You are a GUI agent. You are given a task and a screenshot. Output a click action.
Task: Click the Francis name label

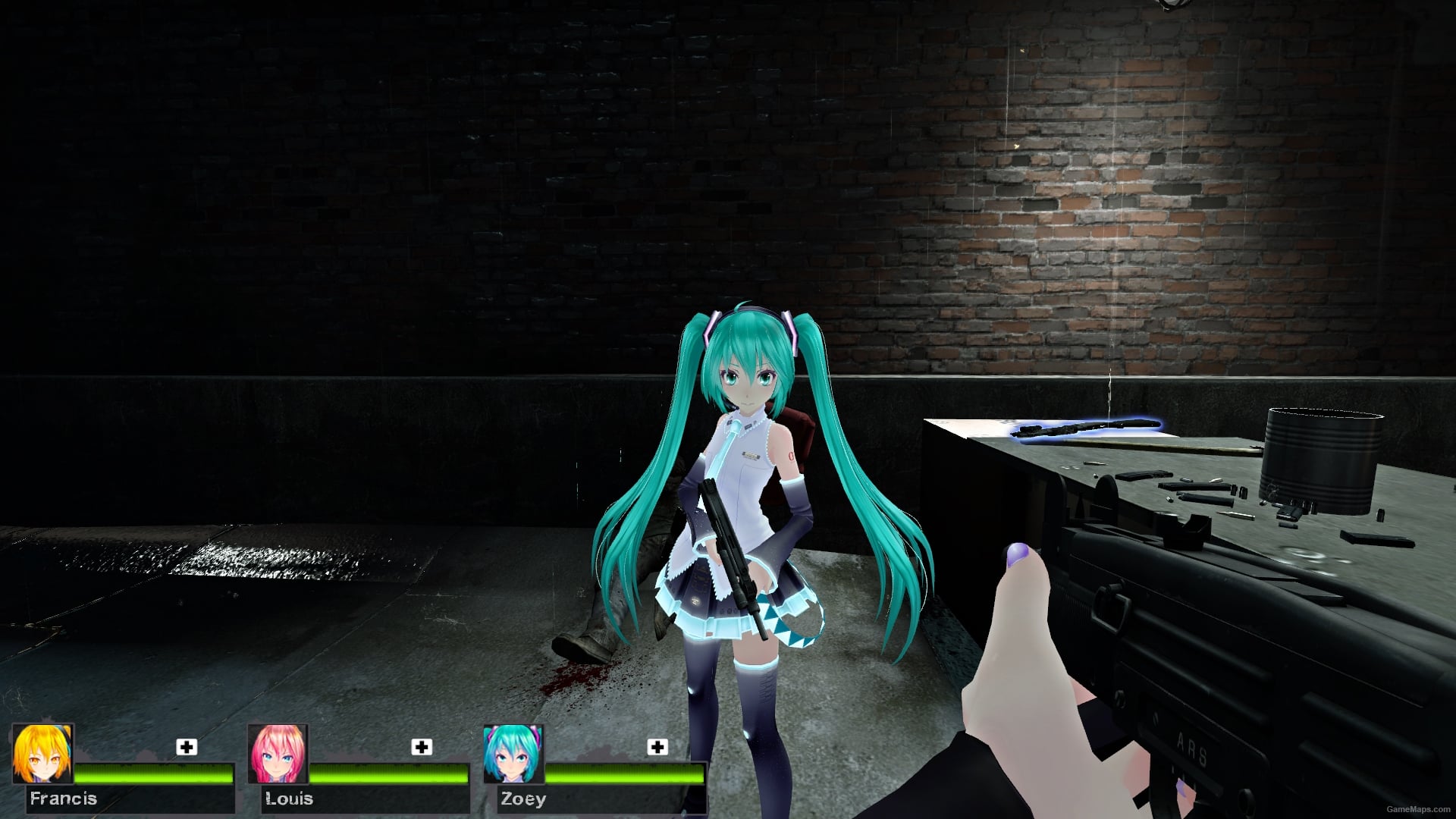tap(65, 799)
